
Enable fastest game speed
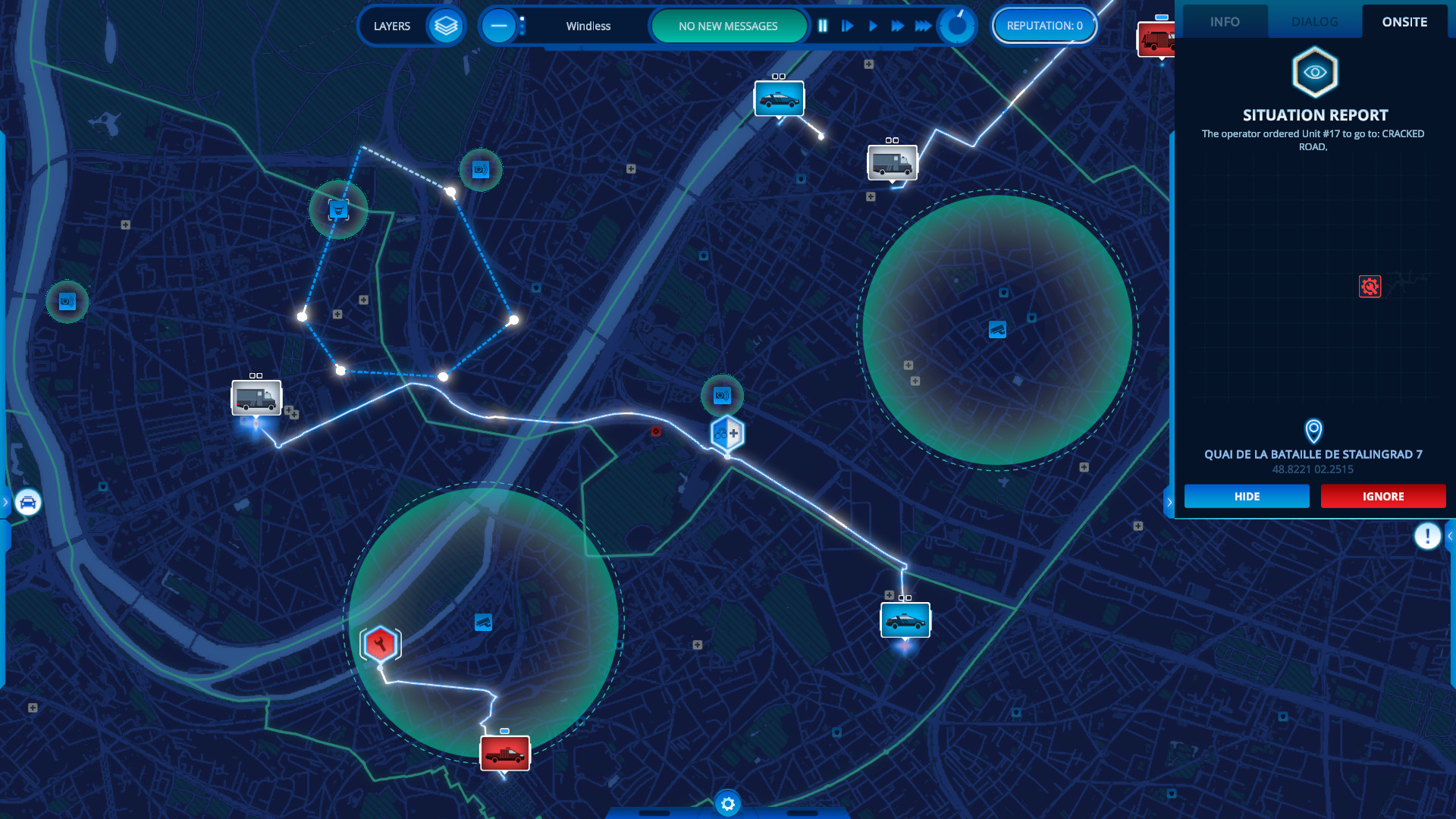[924, 25]
